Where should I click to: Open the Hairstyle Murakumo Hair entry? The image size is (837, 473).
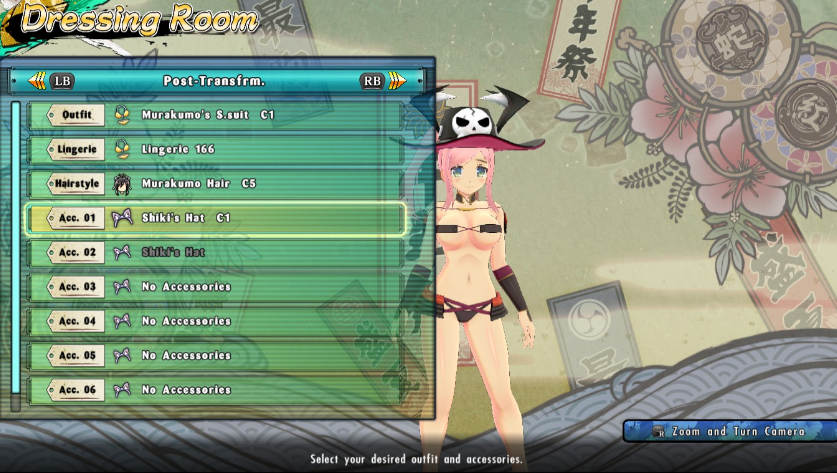[x=215, y=184]
